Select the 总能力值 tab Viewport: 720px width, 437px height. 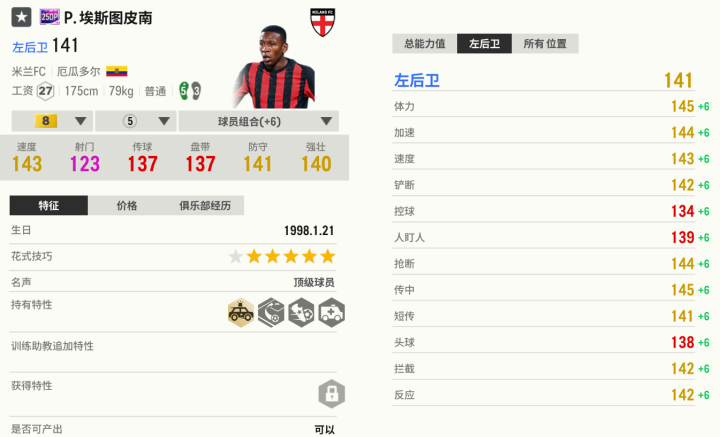pos(425,44)
